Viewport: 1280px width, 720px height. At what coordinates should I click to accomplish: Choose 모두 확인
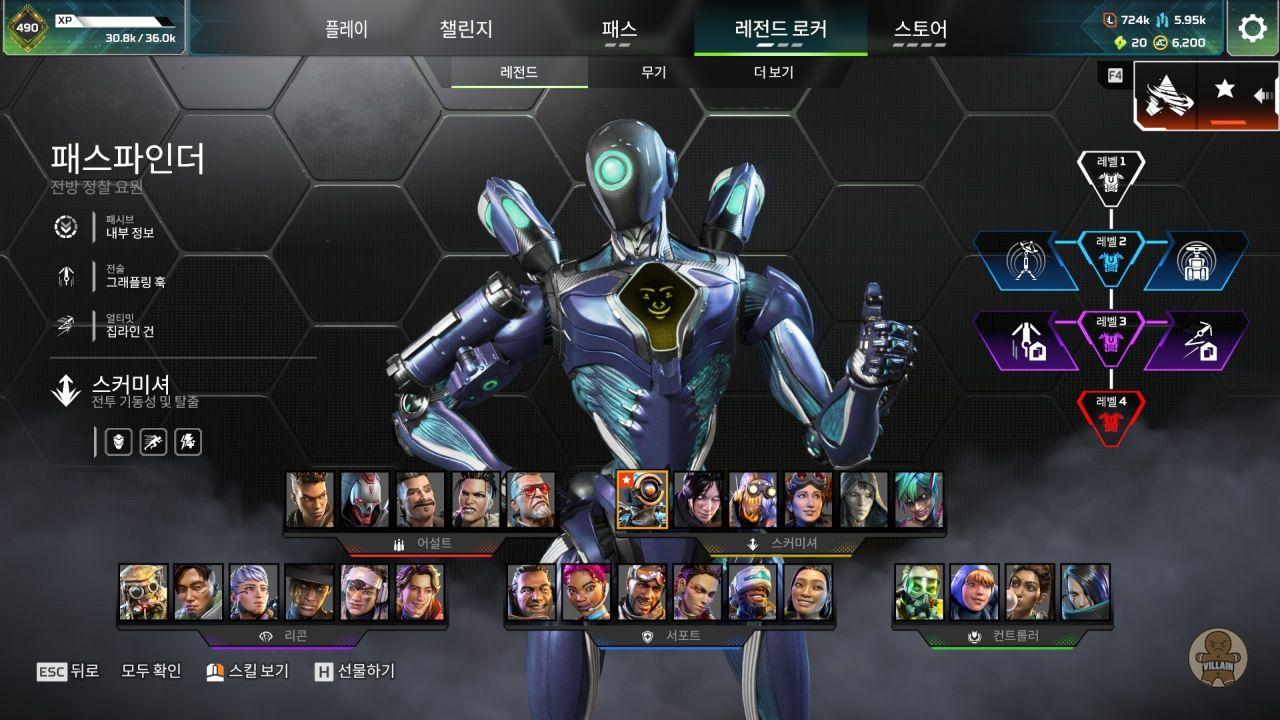151,671
